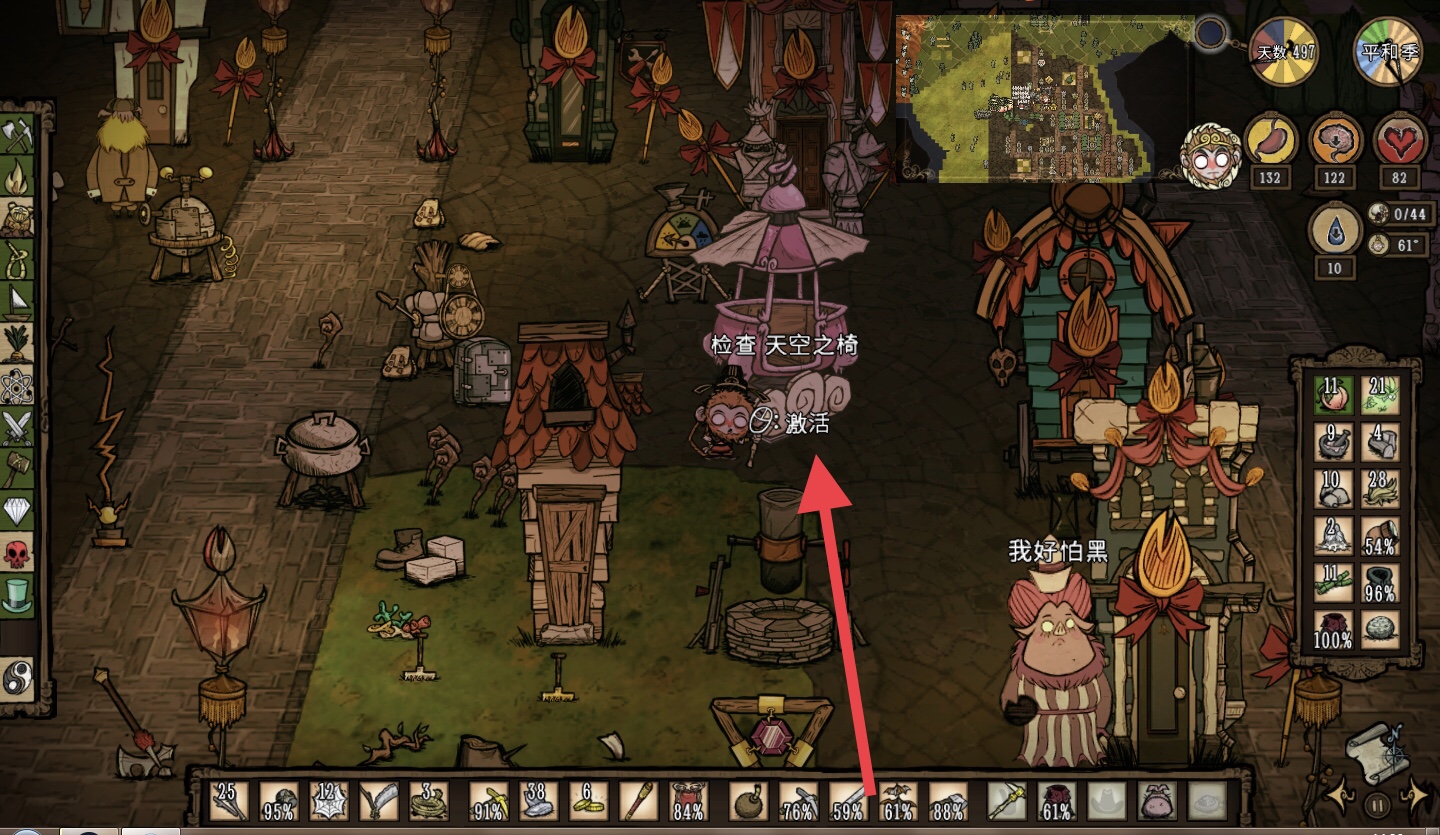Select the rope coil stack of 3

coord(429,801)
